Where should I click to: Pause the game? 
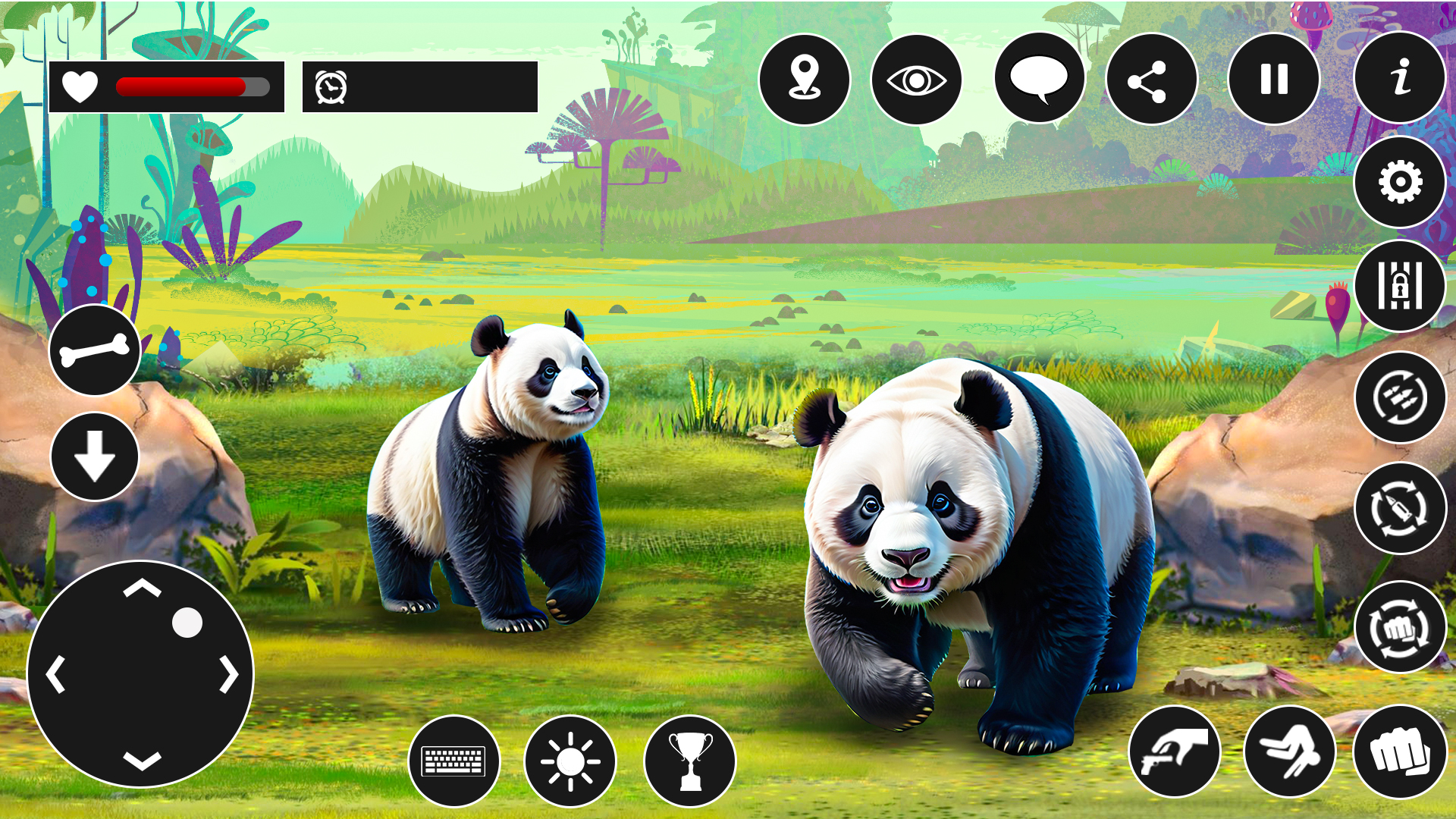pos(1269,80)
